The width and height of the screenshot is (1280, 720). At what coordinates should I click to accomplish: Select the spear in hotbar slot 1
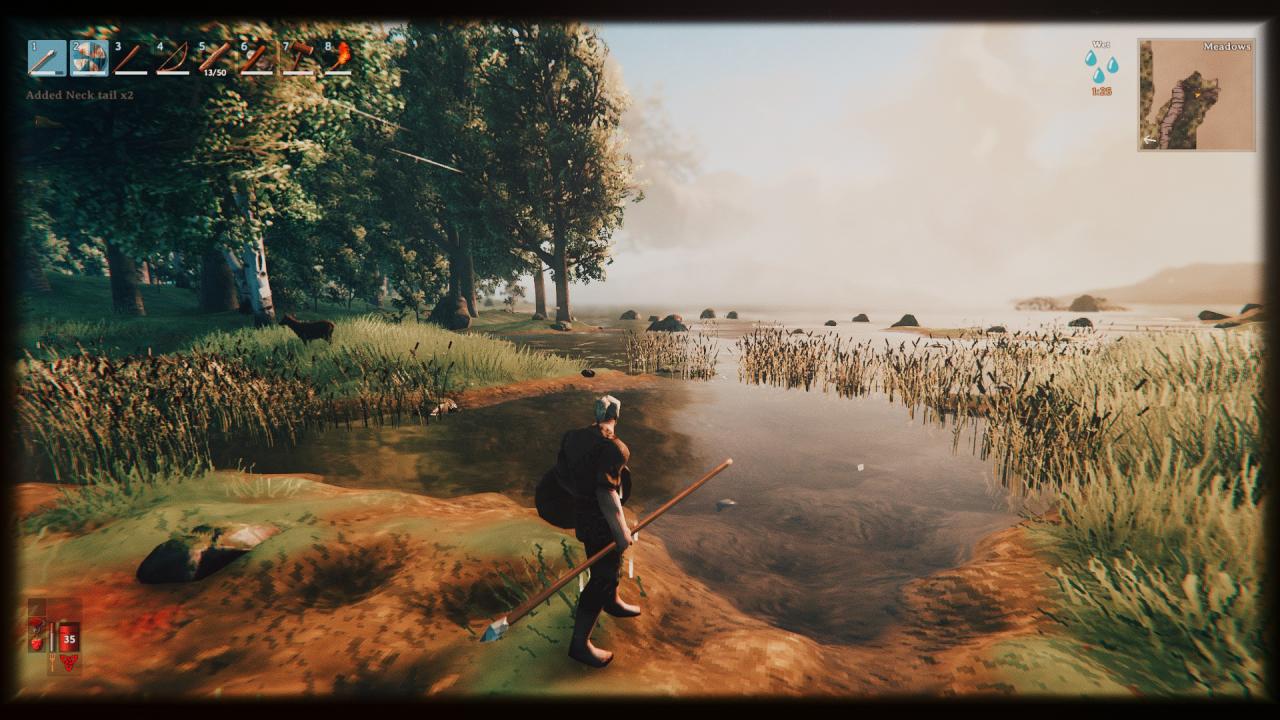(47, 58)
